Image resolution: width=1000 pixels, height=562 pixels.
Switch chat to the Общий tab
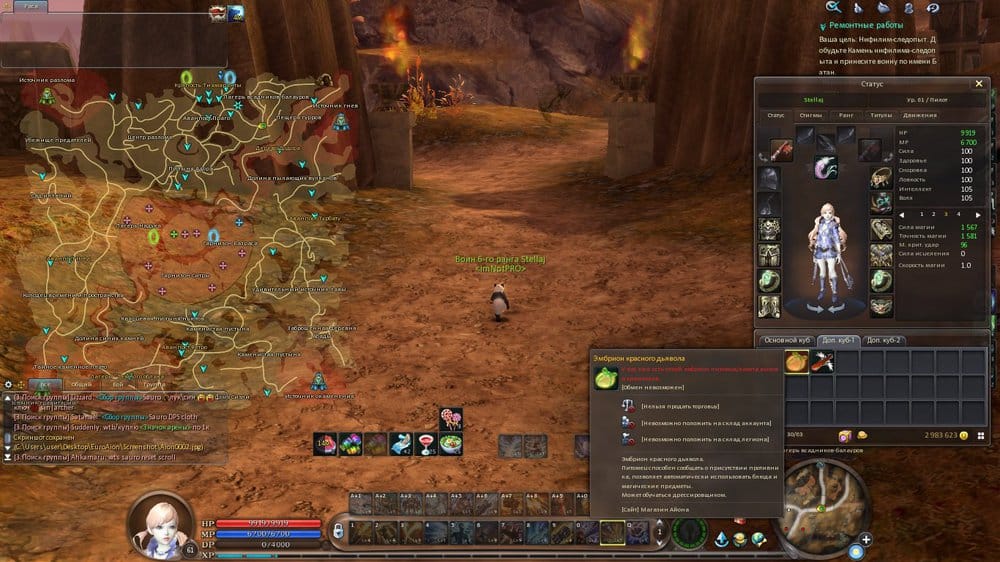coord(84,384)
